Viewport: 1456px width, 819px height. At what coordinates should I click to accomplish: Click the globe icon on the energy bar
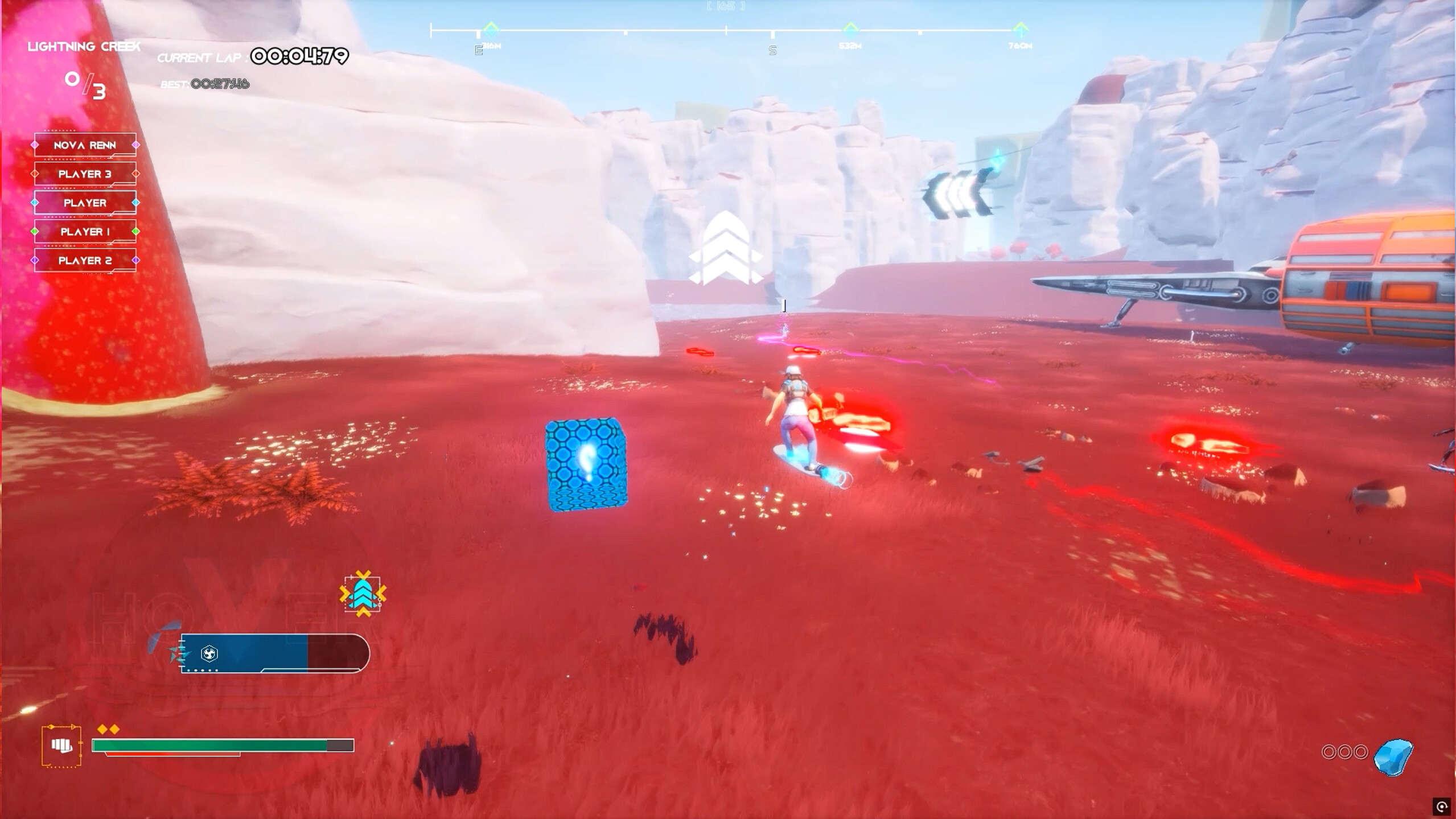(209, 654)
